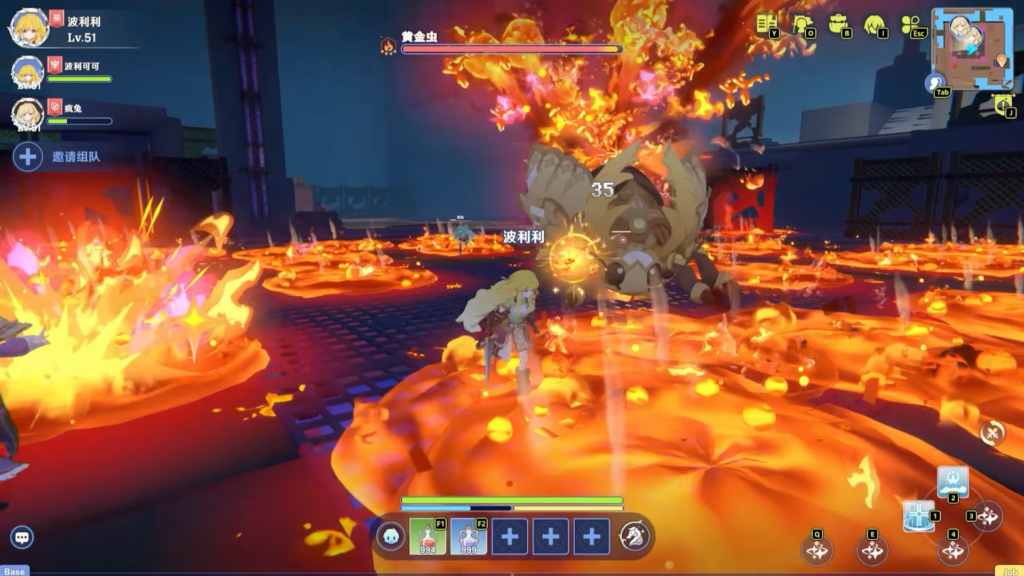1024x576 pixels.
Task: Use the red health potion
Action: [x=427, y=537]
